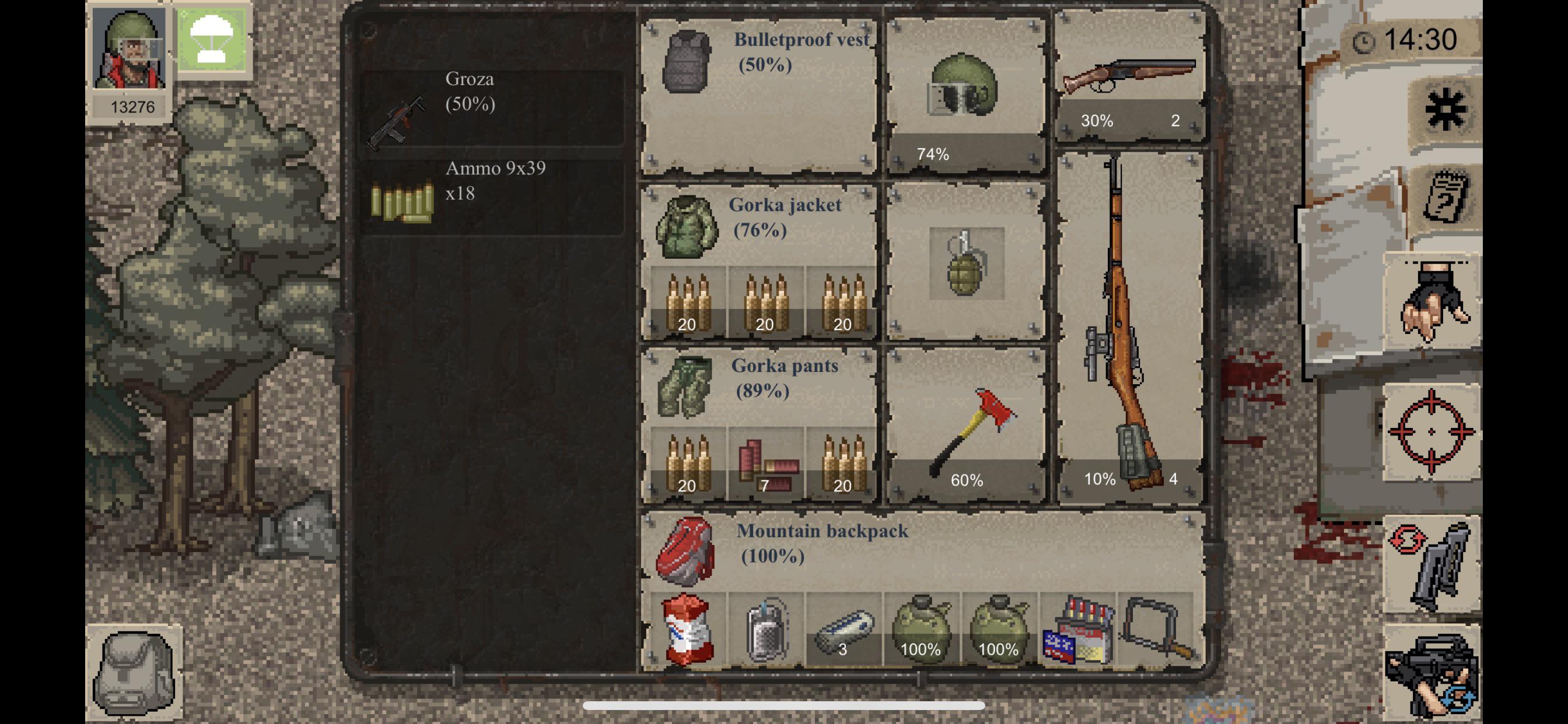The image size is (1568, 724).
Task: Click the green helmet slot
Action: [965, 94]
